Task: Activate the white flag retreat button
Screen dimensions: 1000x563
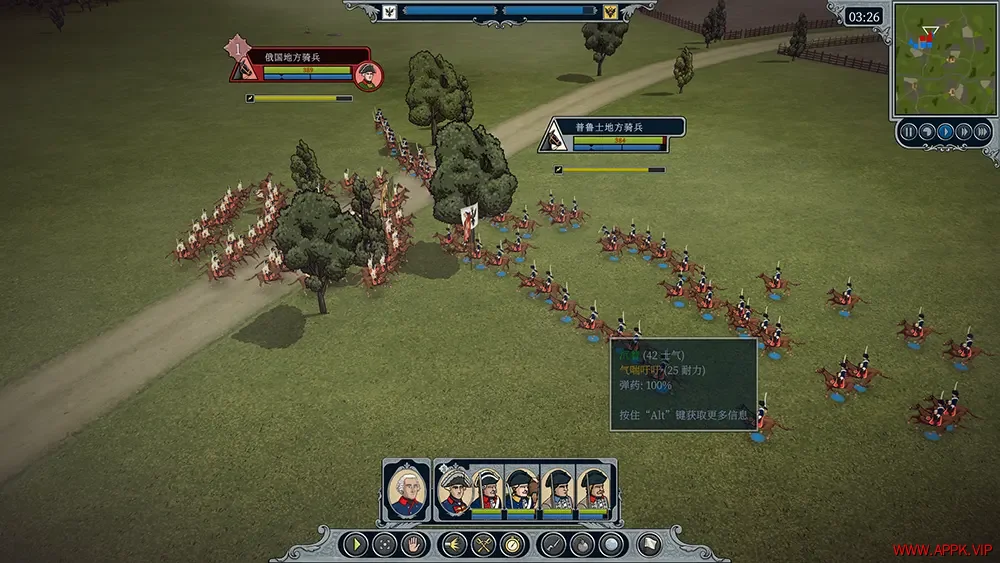Action: click(651, 545)
